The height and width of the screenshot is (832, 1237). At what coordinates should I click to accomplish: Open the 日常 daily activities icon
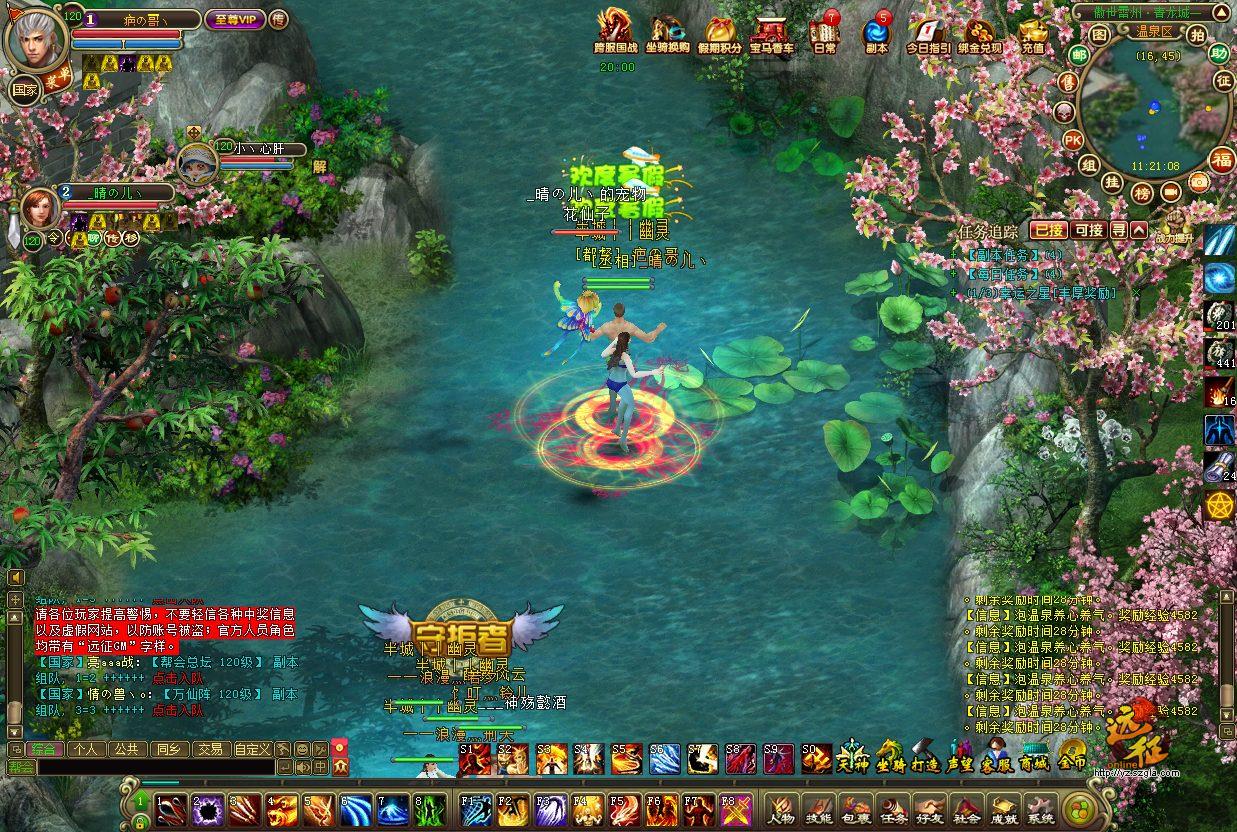[825, 31]
